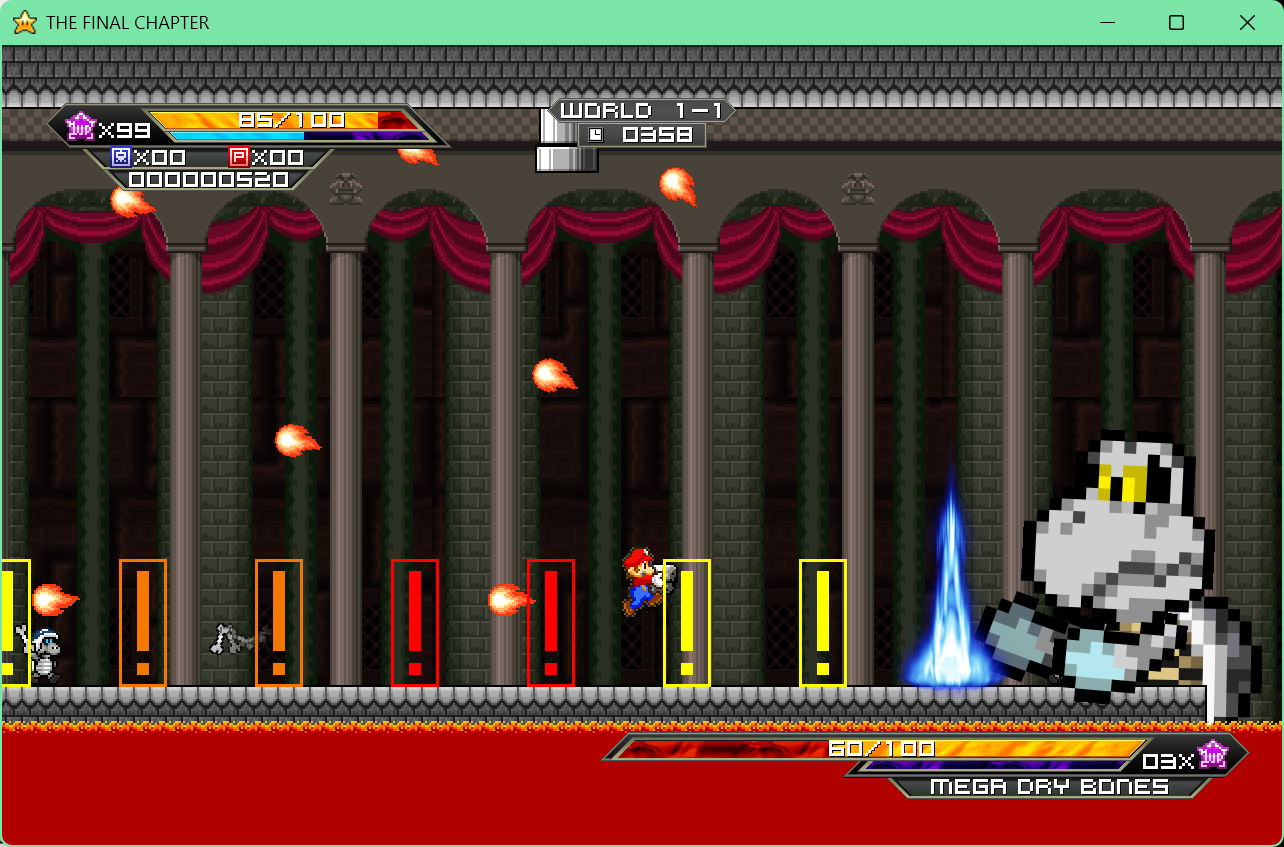Click the star icon in the title bar
Image resolution: width=1284 pixels, height=847 pixels.
click(23, 22)
